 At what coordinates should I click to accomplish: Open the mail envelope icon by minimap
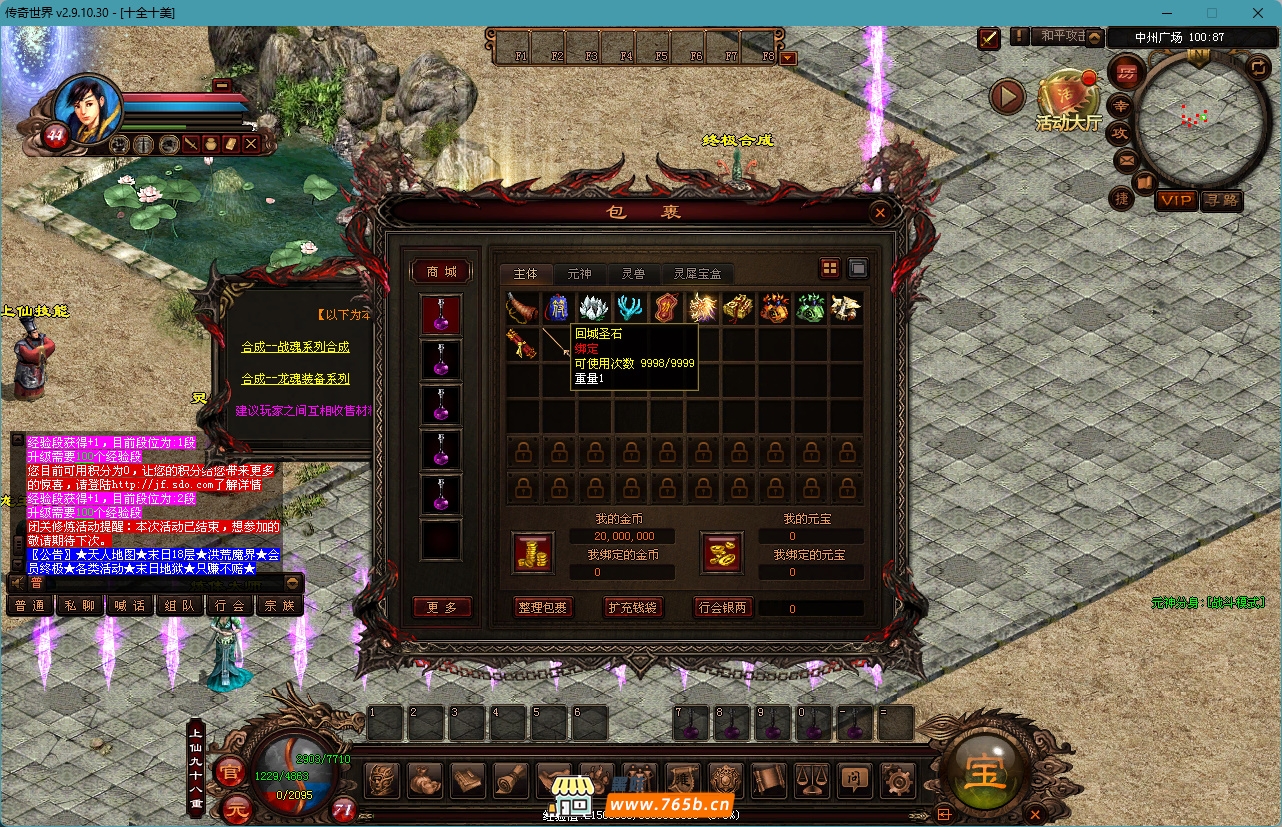[1126, 159]
